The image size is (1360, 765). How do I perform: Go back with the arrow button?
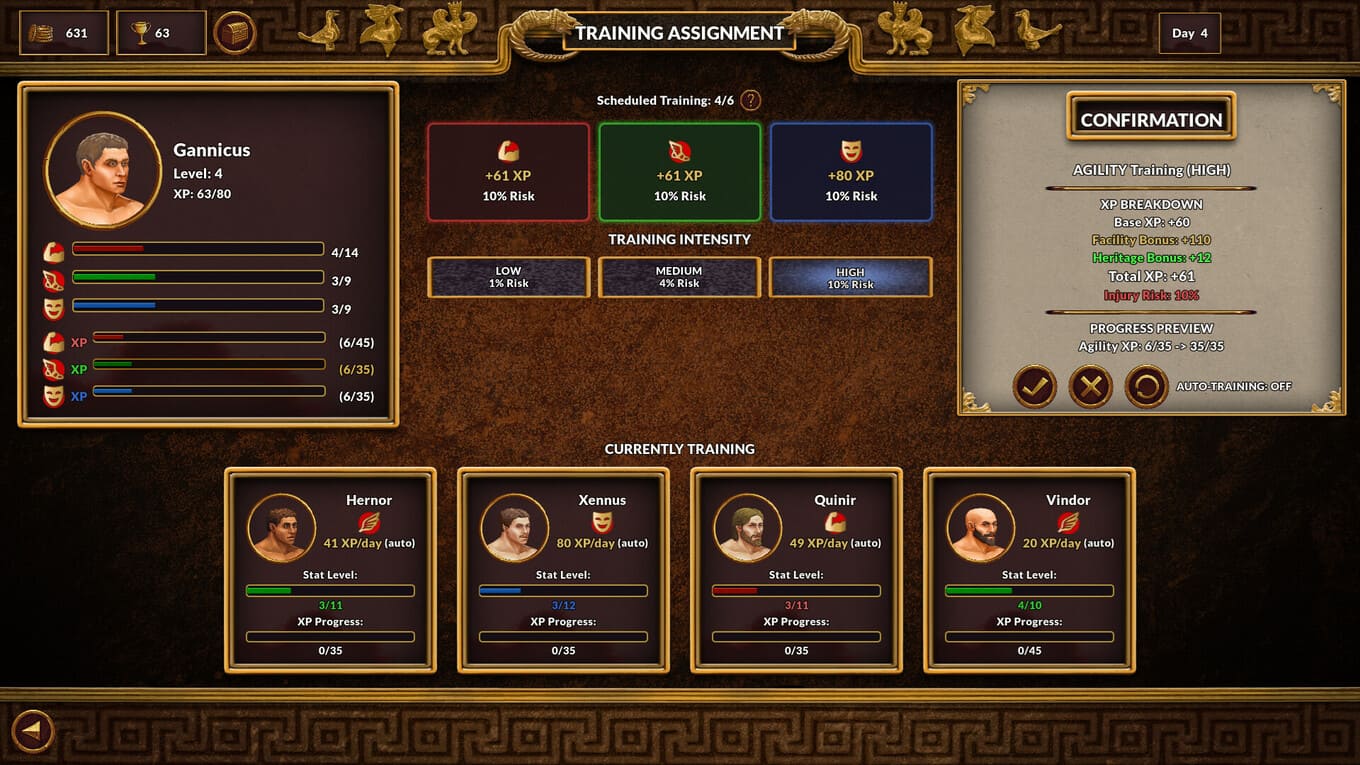pyautogui.click(x=32, y=731)
